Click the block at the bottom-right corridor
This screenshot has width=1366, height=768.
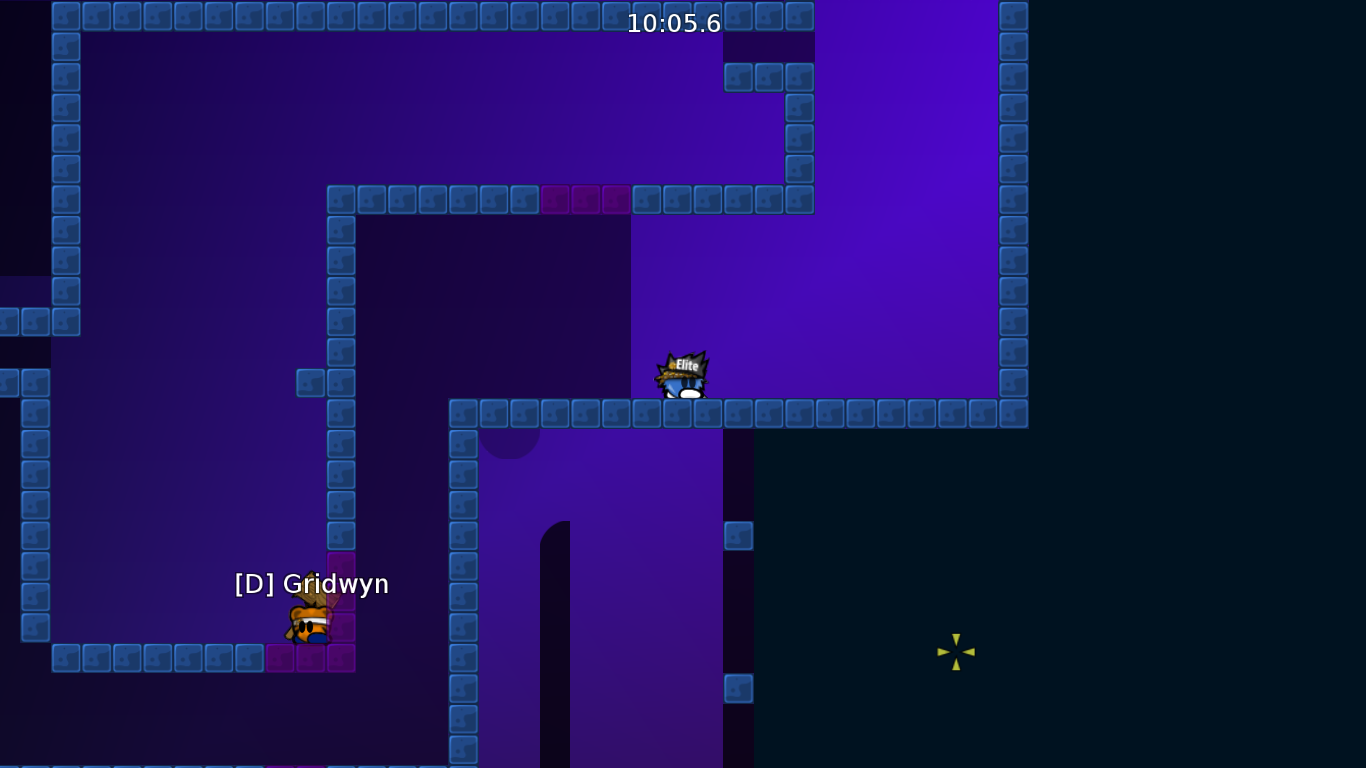click(740, 535)
